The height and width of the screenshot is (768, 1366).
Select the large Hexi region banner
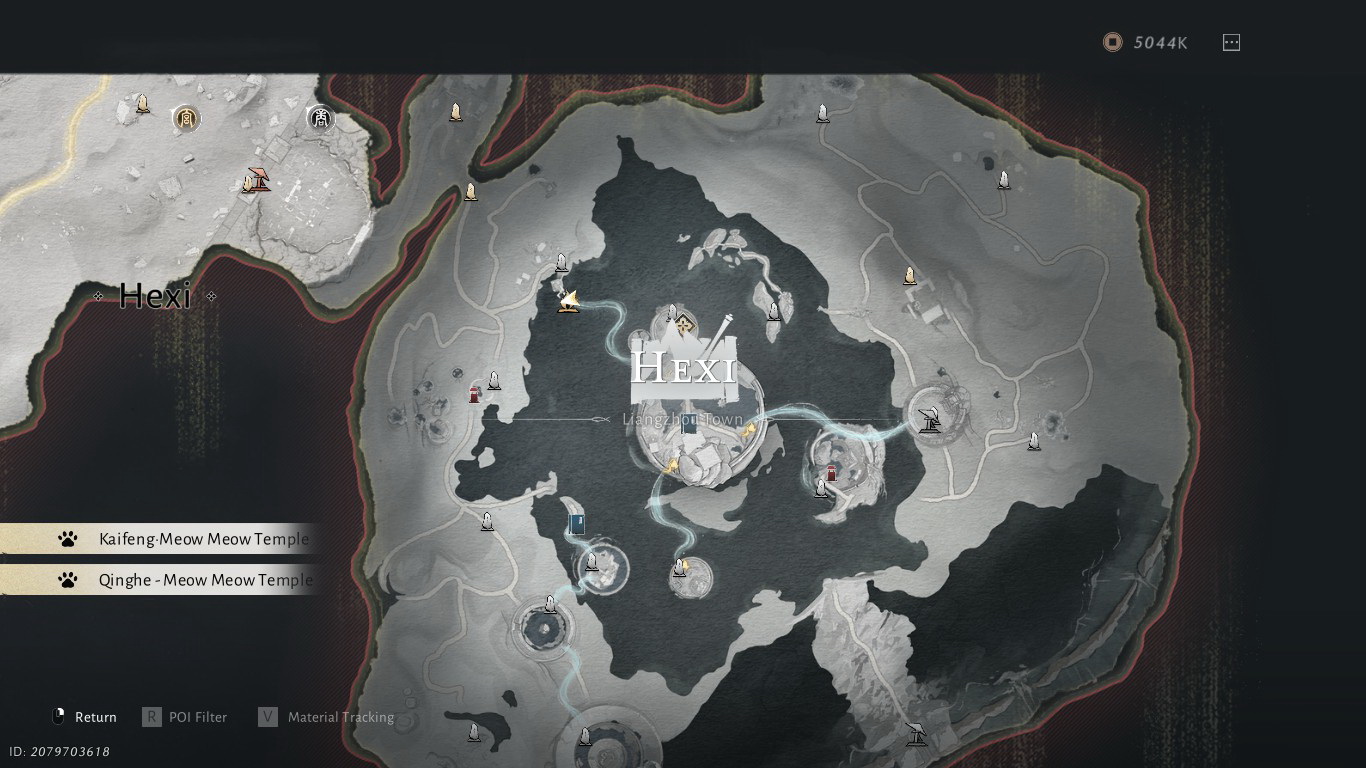click(x=685, y=368)
